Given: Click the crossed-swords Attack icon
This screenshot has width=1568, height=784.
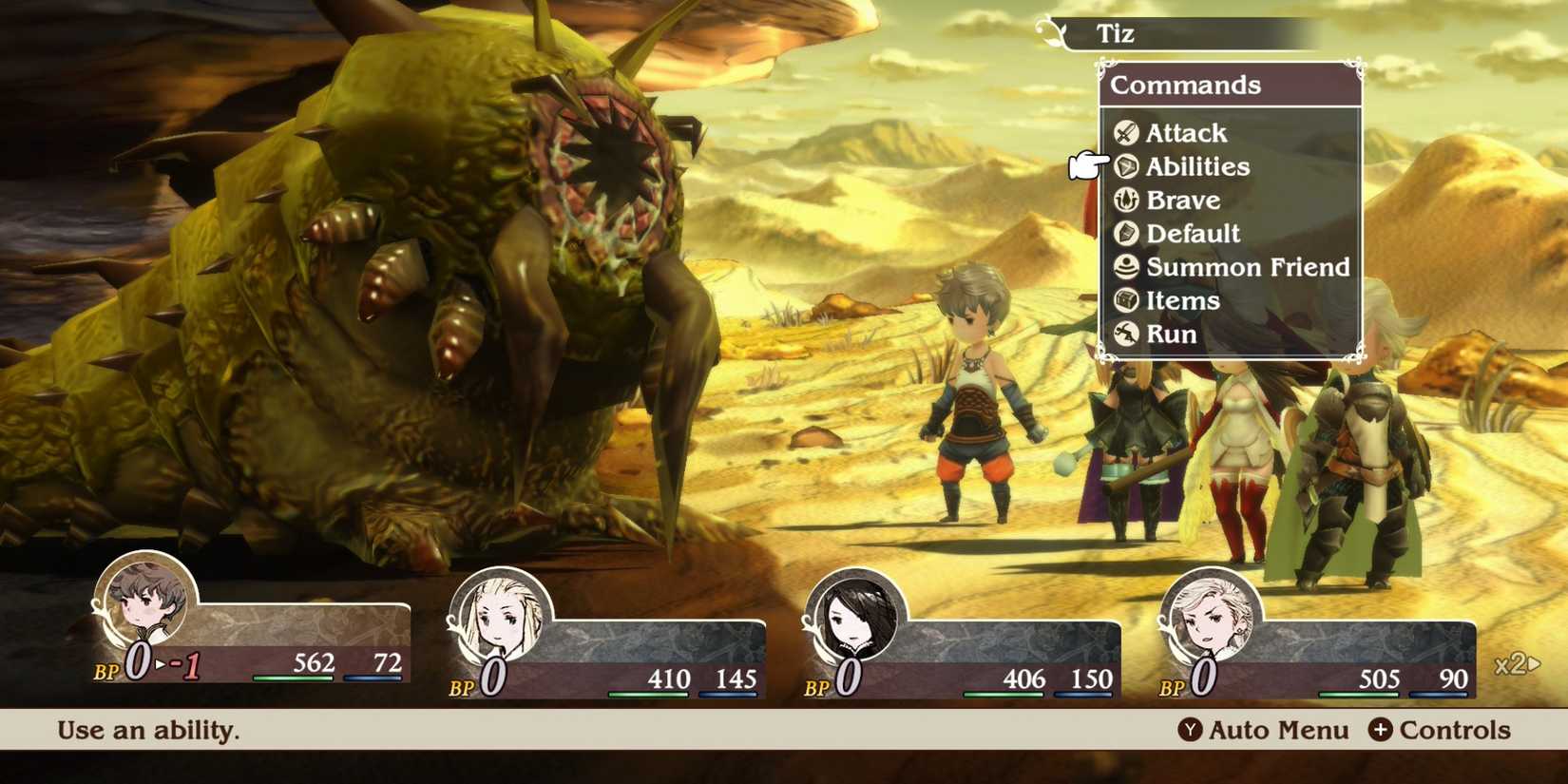Looking at the screenshot, I should click(1127, 133).
